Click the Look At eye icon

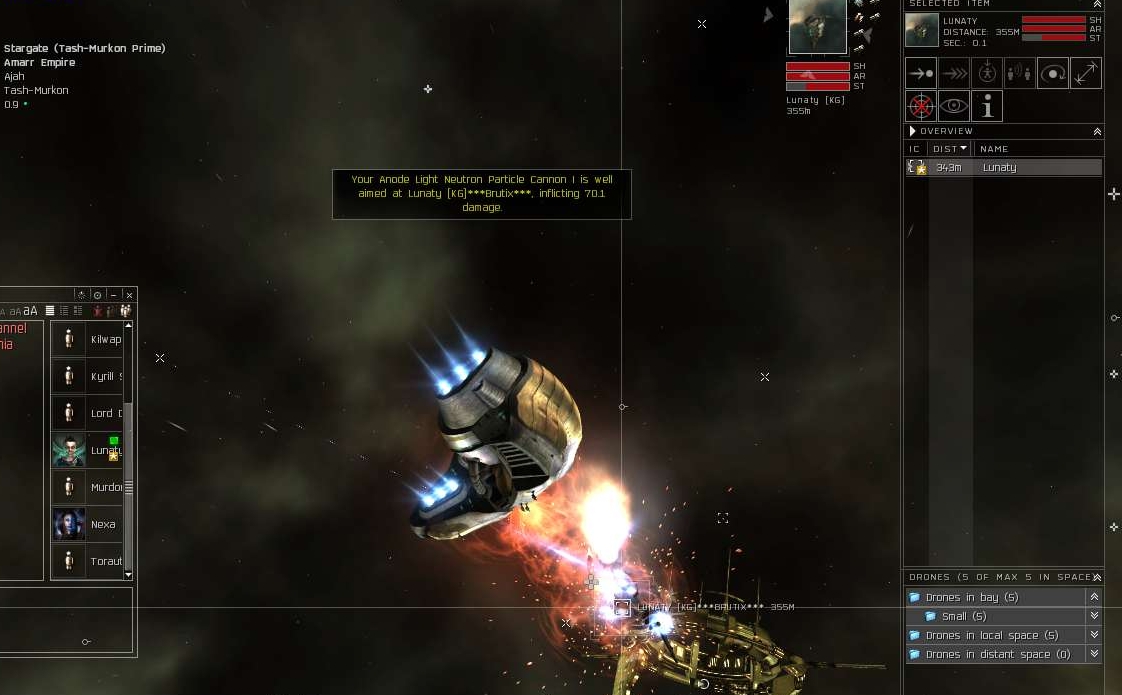pyautogui.click(x=954, y=106)
